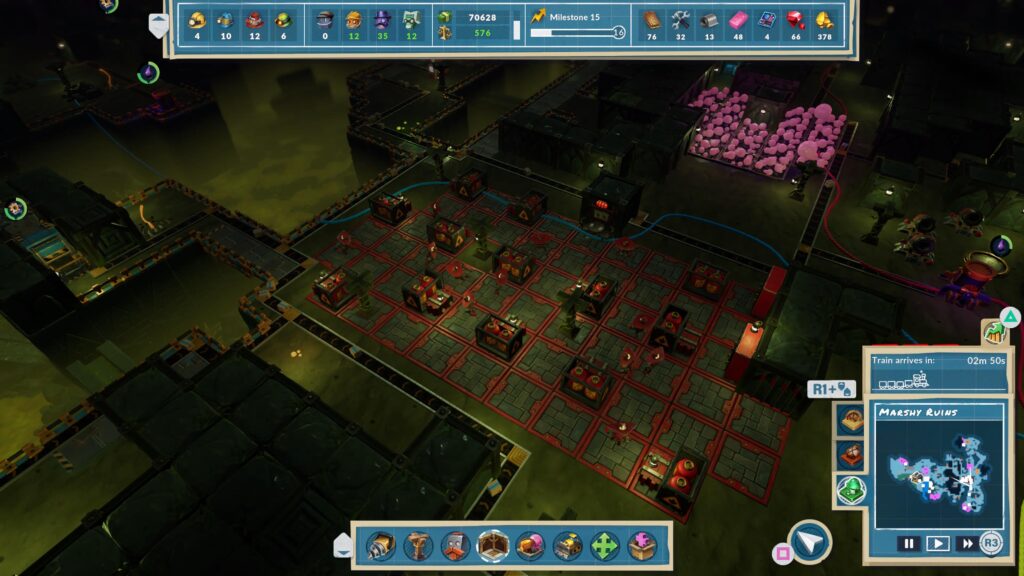Open the green chart statistics button
1024x576 pixels.
point(994,332)
